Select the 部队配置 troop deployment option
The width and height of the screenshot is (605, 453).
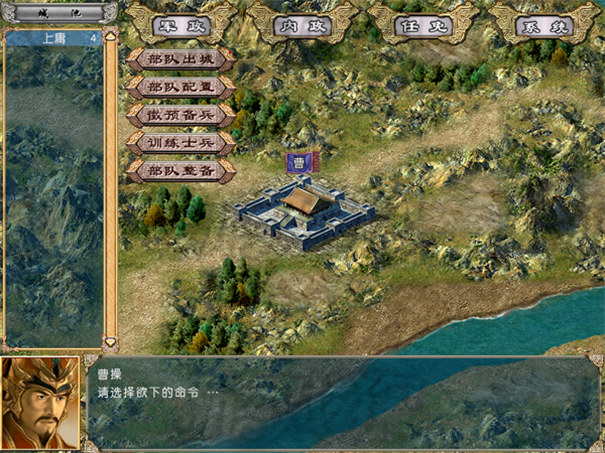click(x=181, y=87)
